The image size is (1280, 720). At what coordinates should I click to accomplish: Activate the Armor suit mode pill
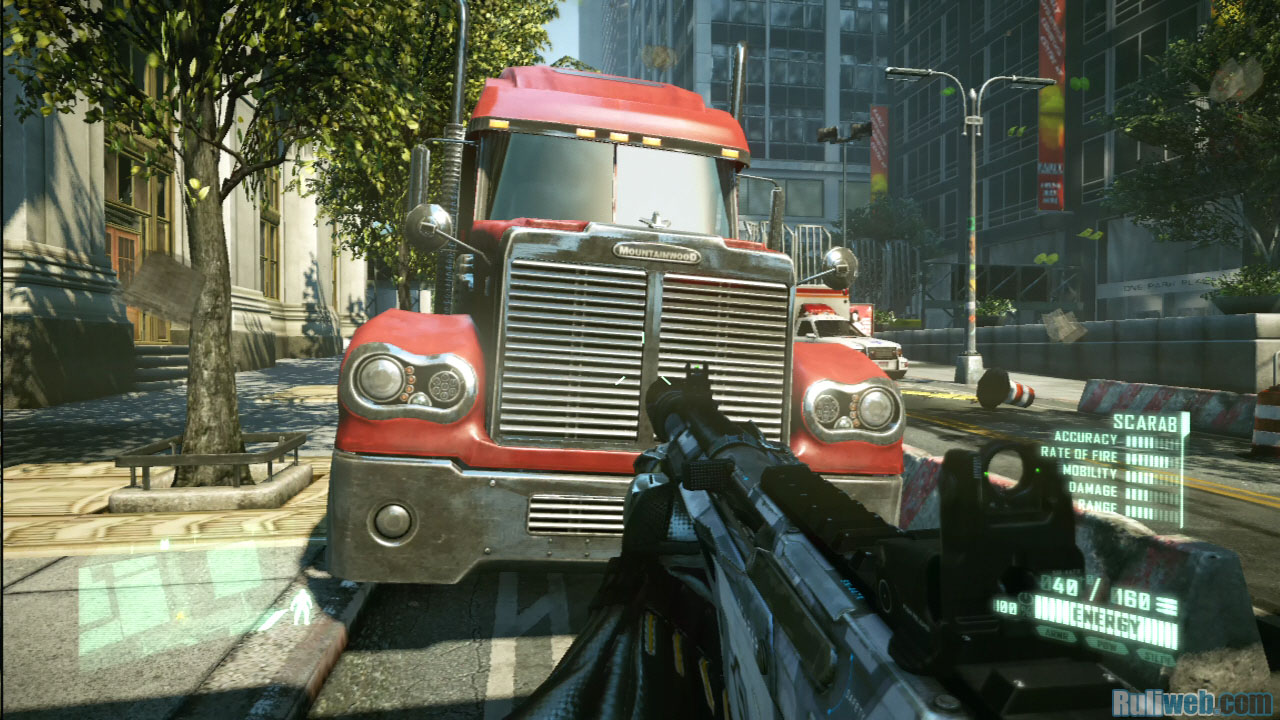1056,633
